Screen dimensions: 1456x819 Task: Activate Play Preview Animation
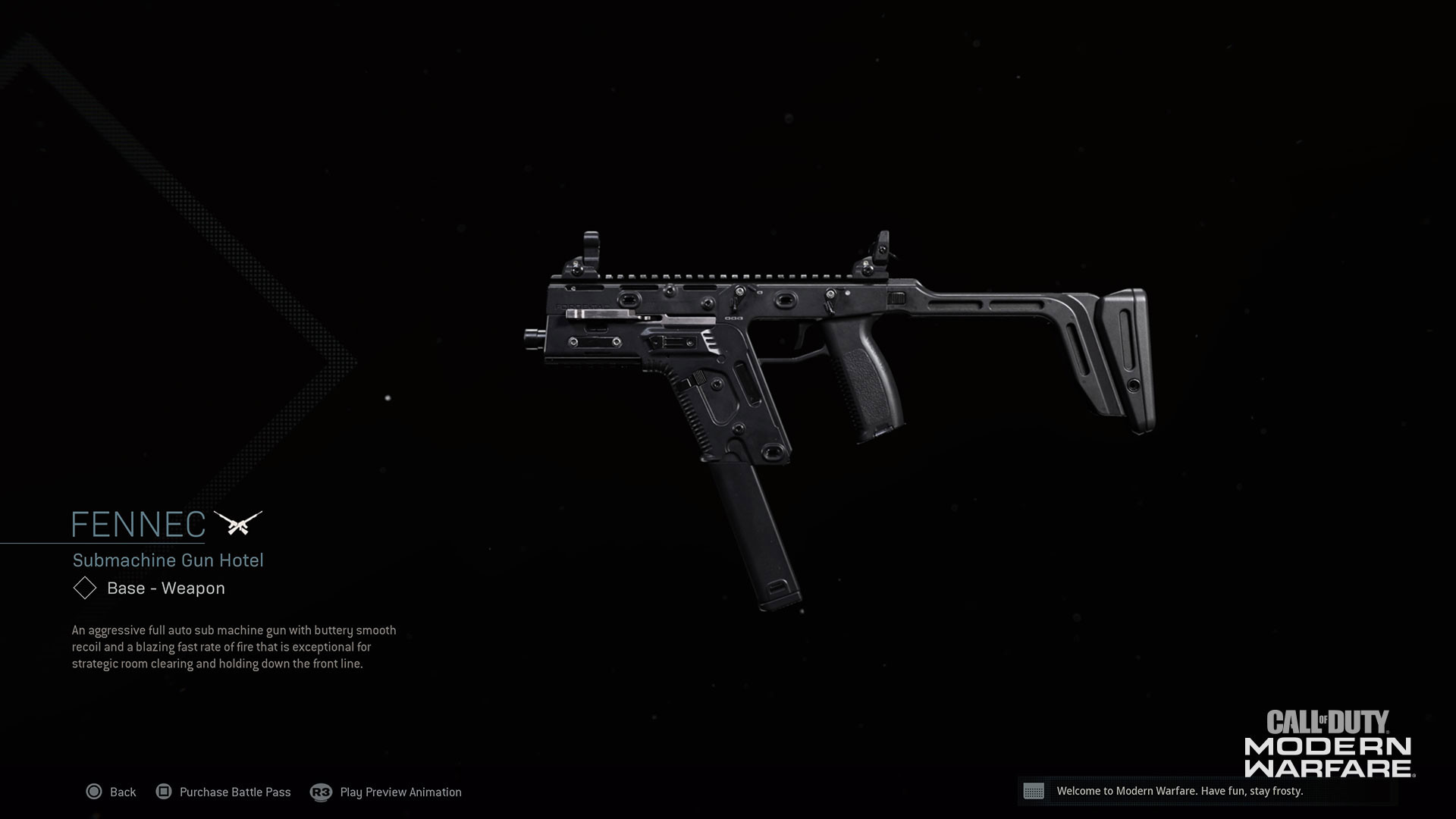pyautogui.click(x=400, y=792)
